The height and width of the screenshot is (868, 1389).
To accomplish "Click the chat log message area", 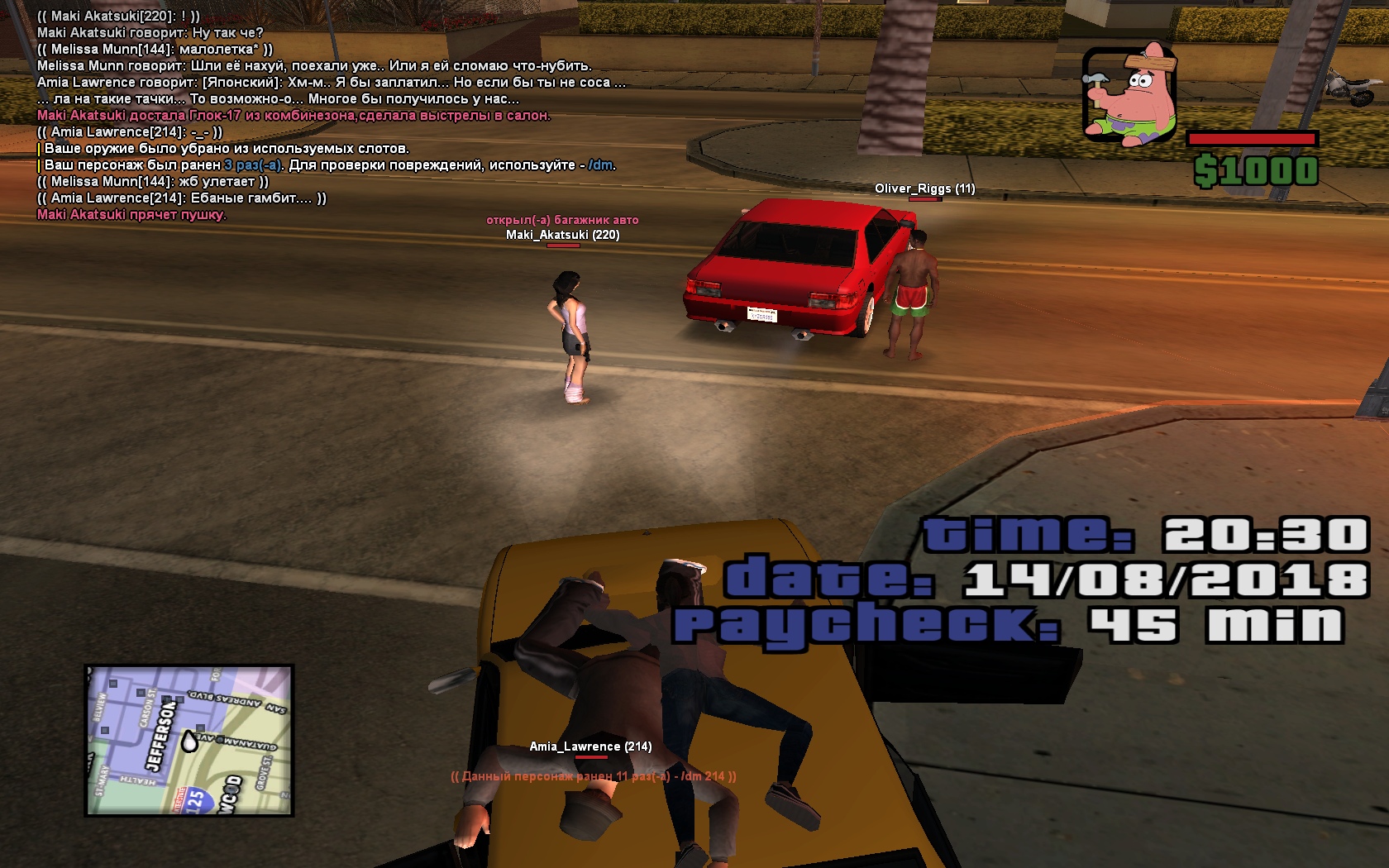I will pos(331,116).
